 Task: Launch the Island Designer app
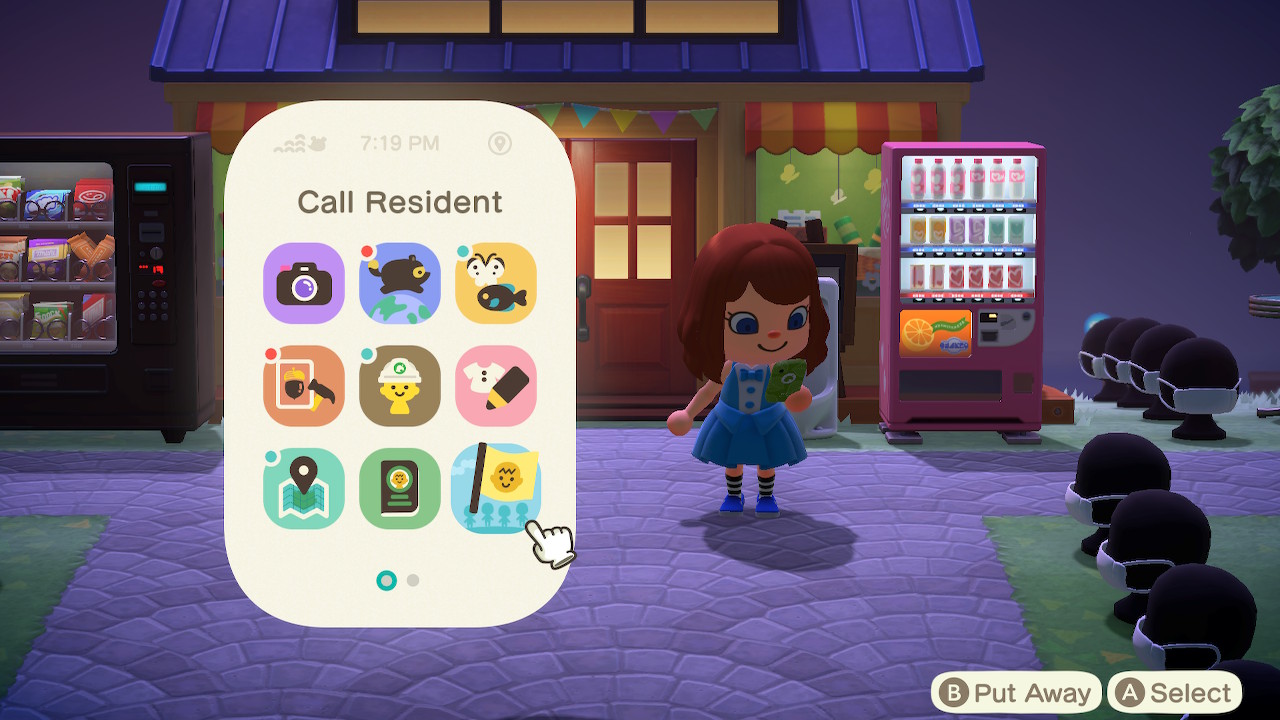coord(399,386)
